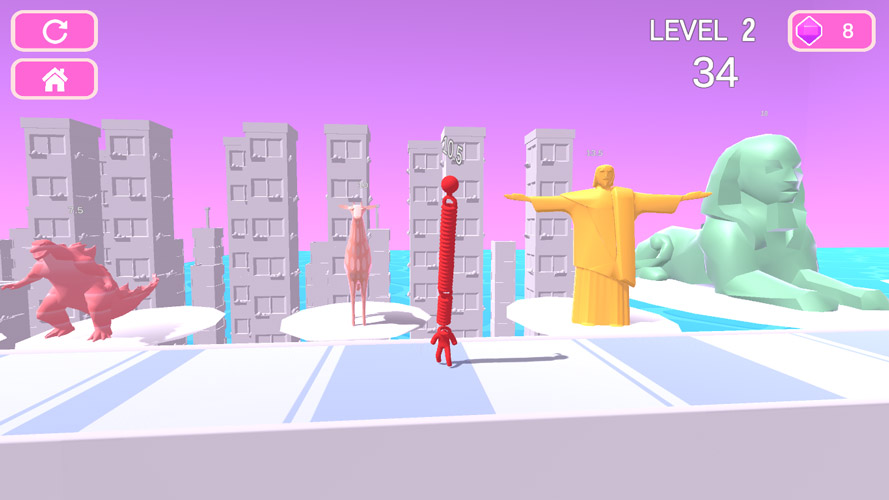
Task: Open the pink gem currency counter
Action: (x=830, y=31)
